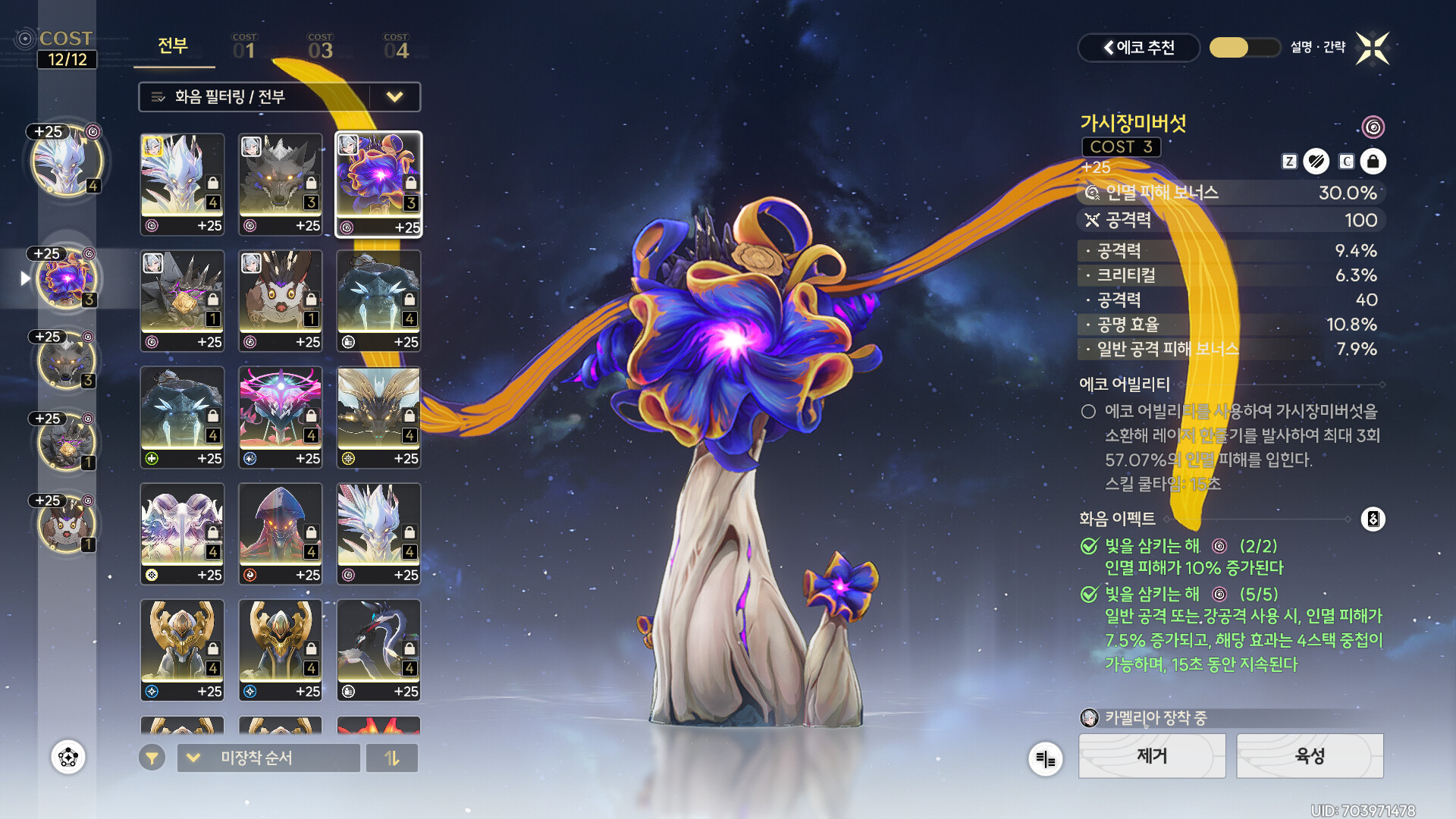Toggle the discard mark icon
1456x819 pixels.
pyautogui.click(x=1316, y=162)
